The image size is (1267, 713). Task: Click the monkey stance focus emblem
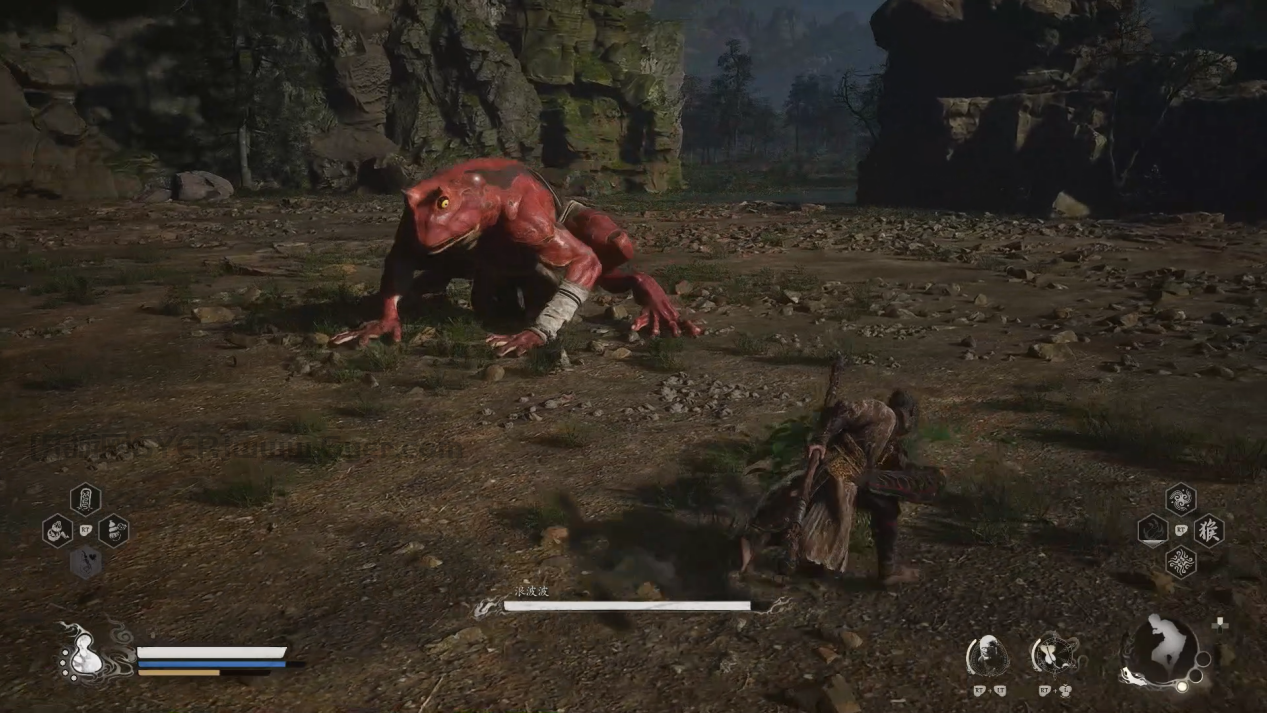[x=1164, y=649]
